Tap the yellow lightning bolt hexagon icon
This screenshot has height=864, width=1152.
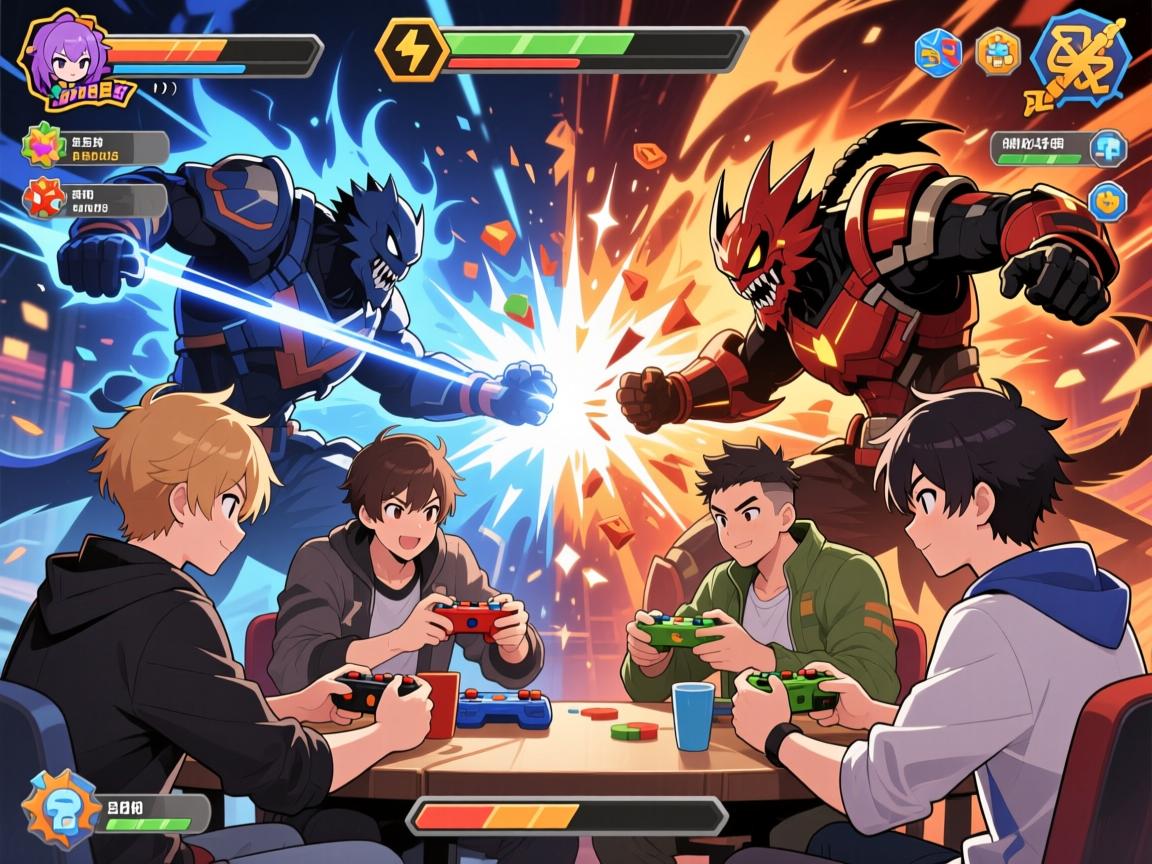[408, 47]
